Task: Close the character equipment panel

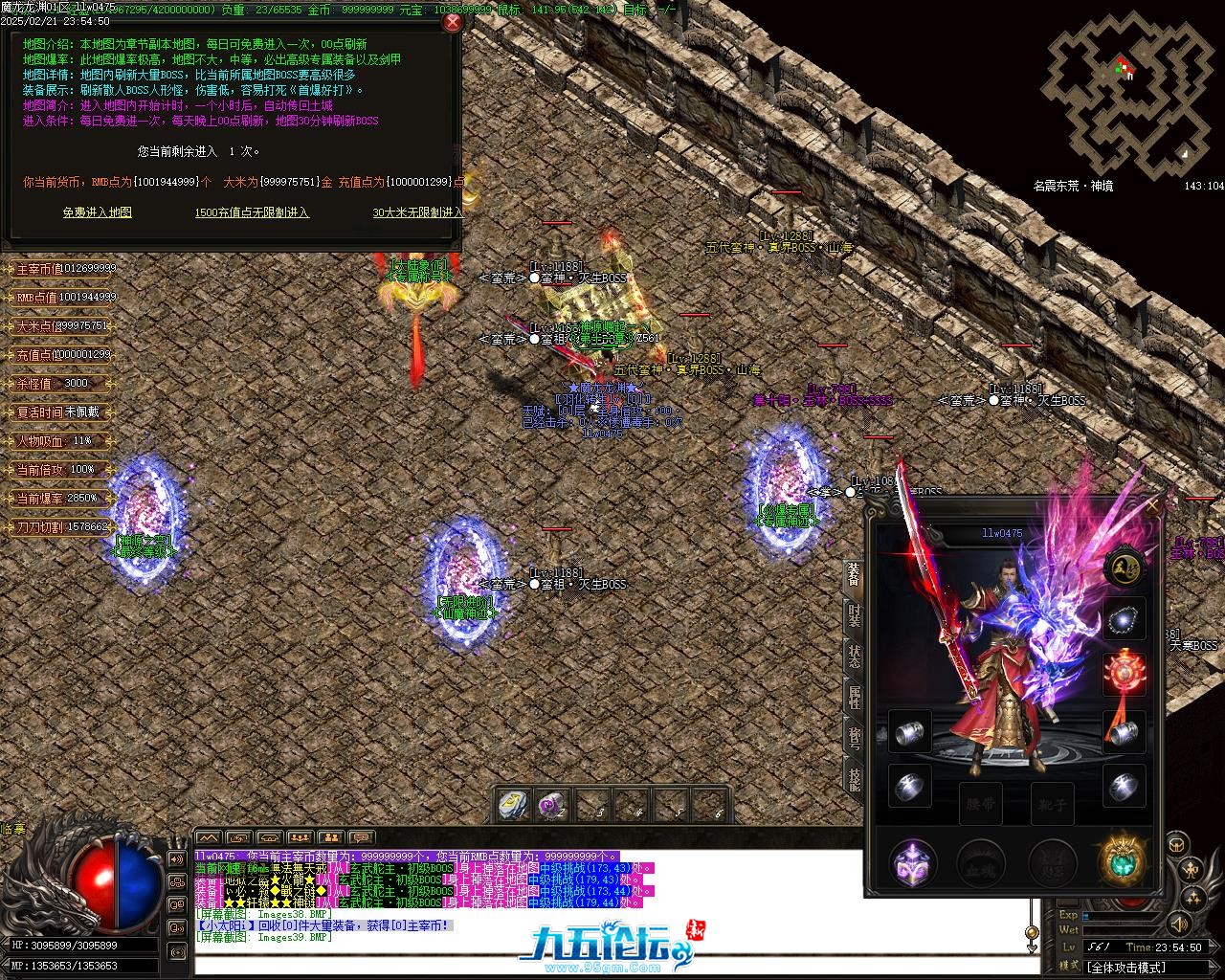Action: pyautogui.click(x=1154, y=504)
